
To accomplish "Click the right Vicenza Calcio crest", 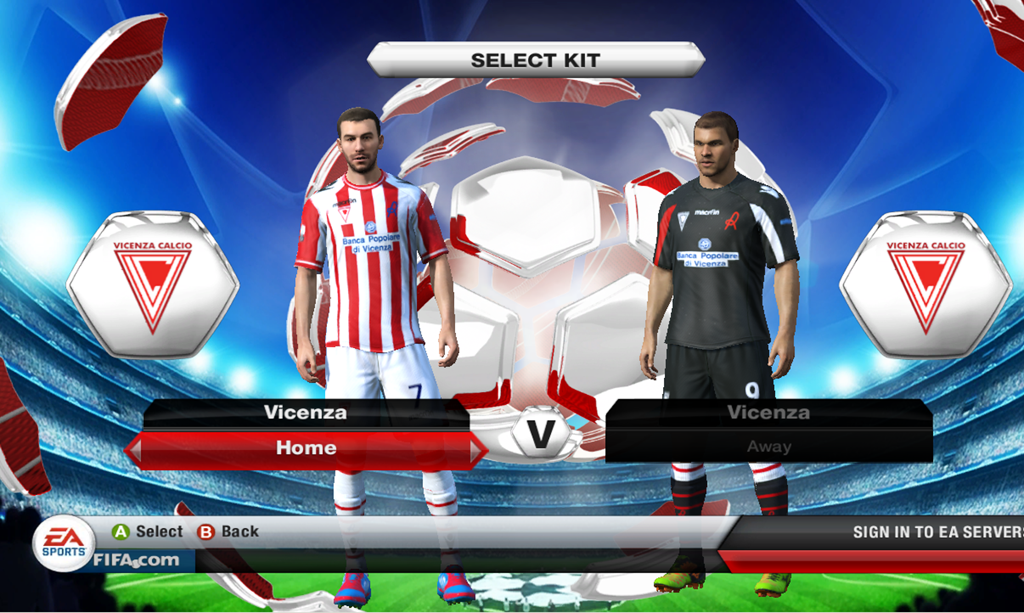I will (x=925, y=285).
